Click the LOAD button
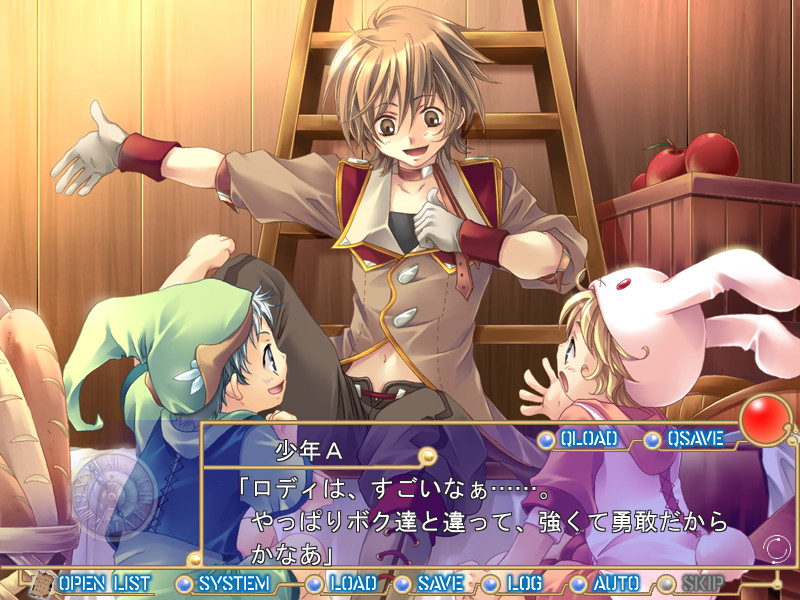 click(x=352, y=583)
